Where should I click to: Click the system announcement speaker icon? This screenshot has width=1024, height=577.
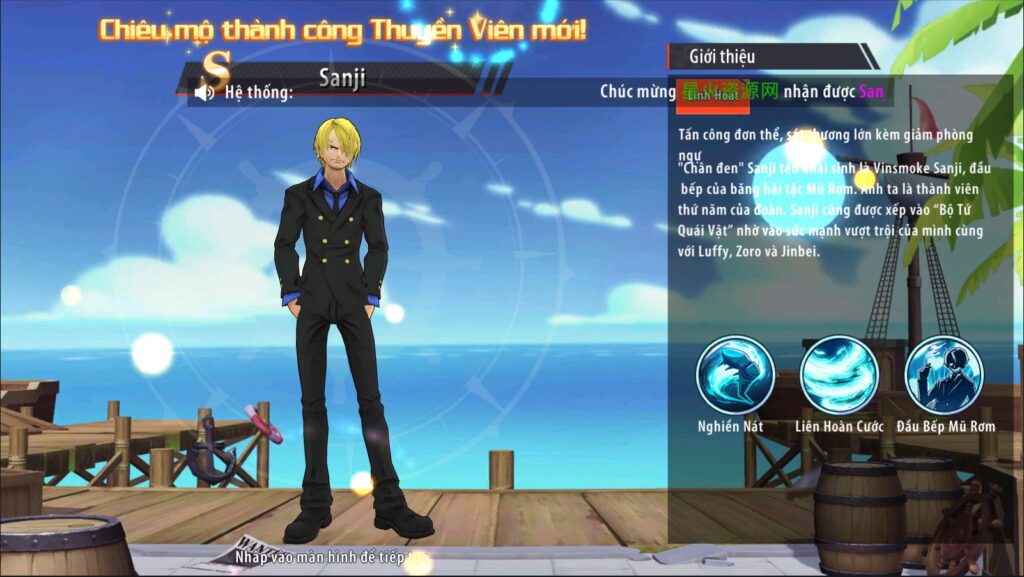205,93
